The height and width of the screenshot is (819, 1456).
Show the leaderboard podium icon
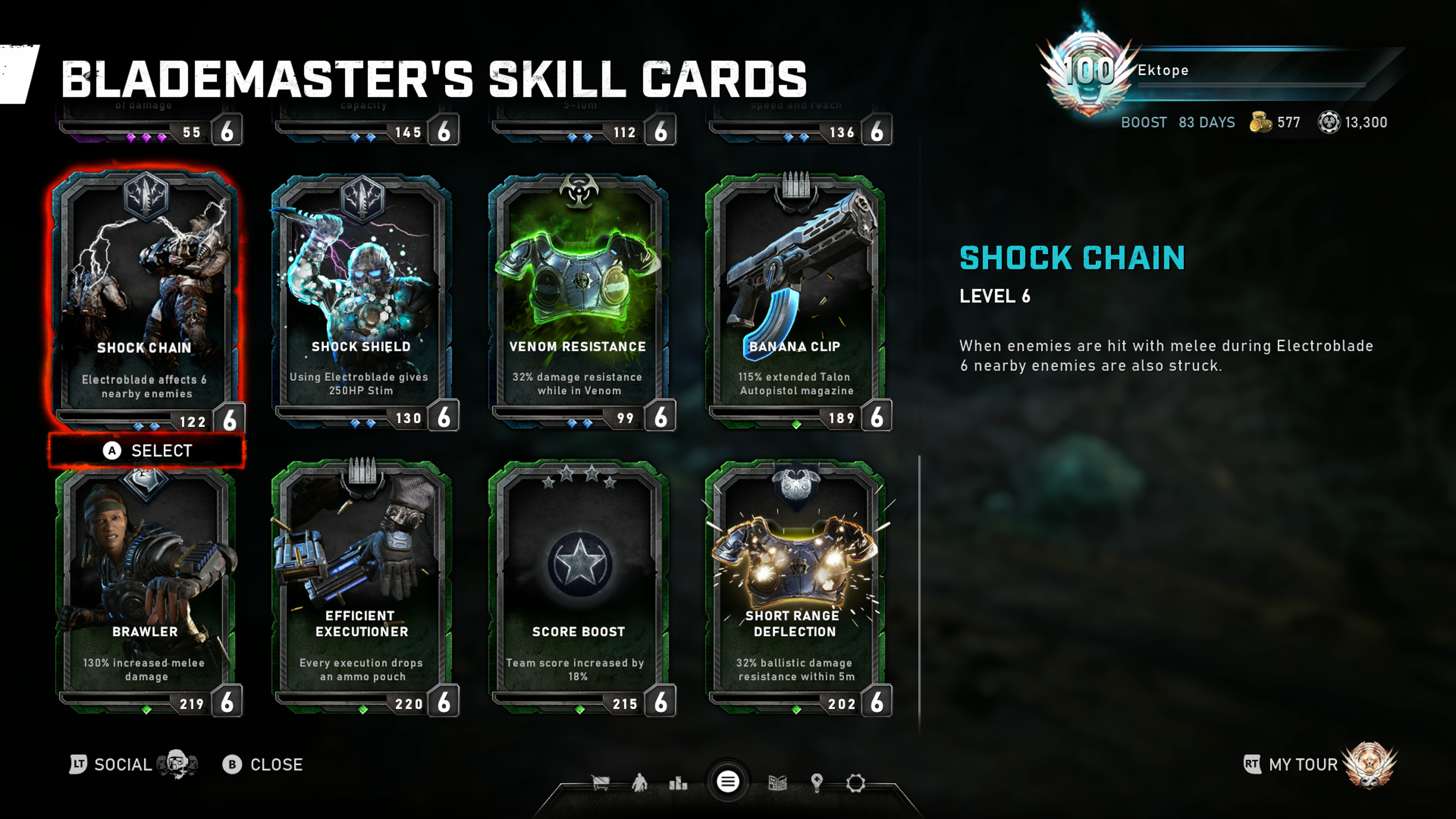click(x=678, y=783)
